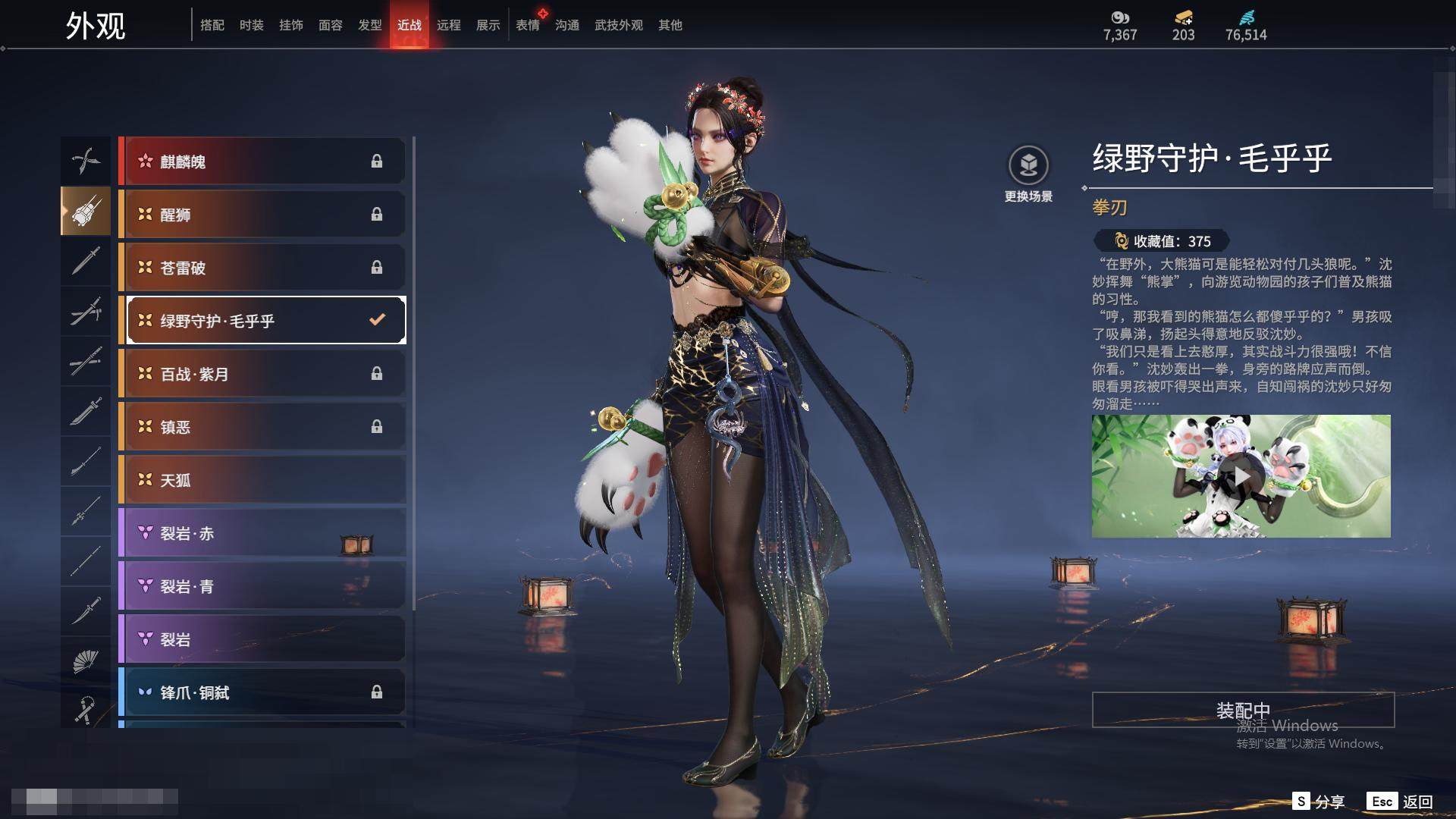Select the folding fan weapon category
The width and height of the screenshot is (1456, 819).
(x=86, y=661)
